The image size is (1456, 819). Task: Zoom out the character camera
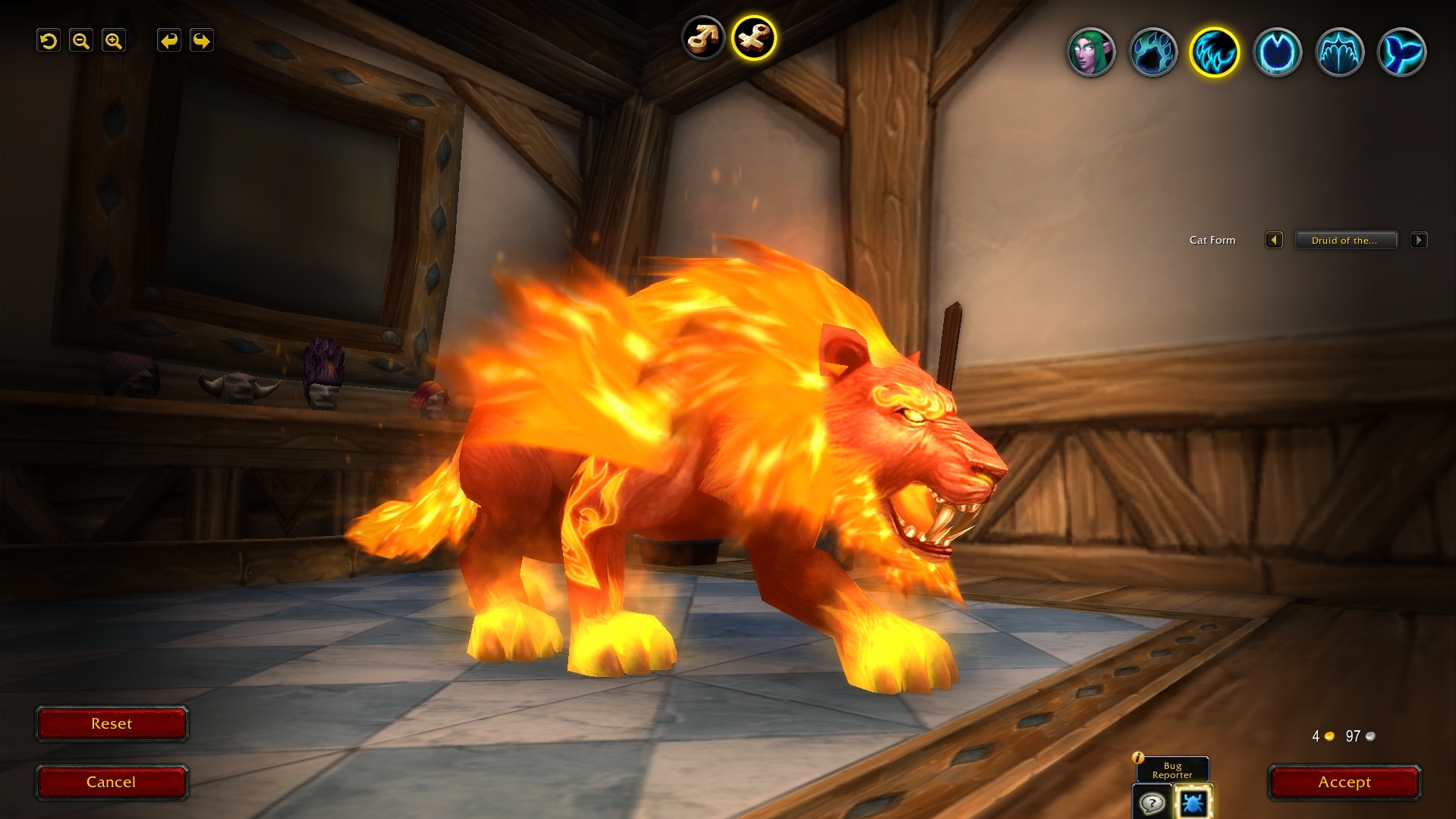point(81,41)
